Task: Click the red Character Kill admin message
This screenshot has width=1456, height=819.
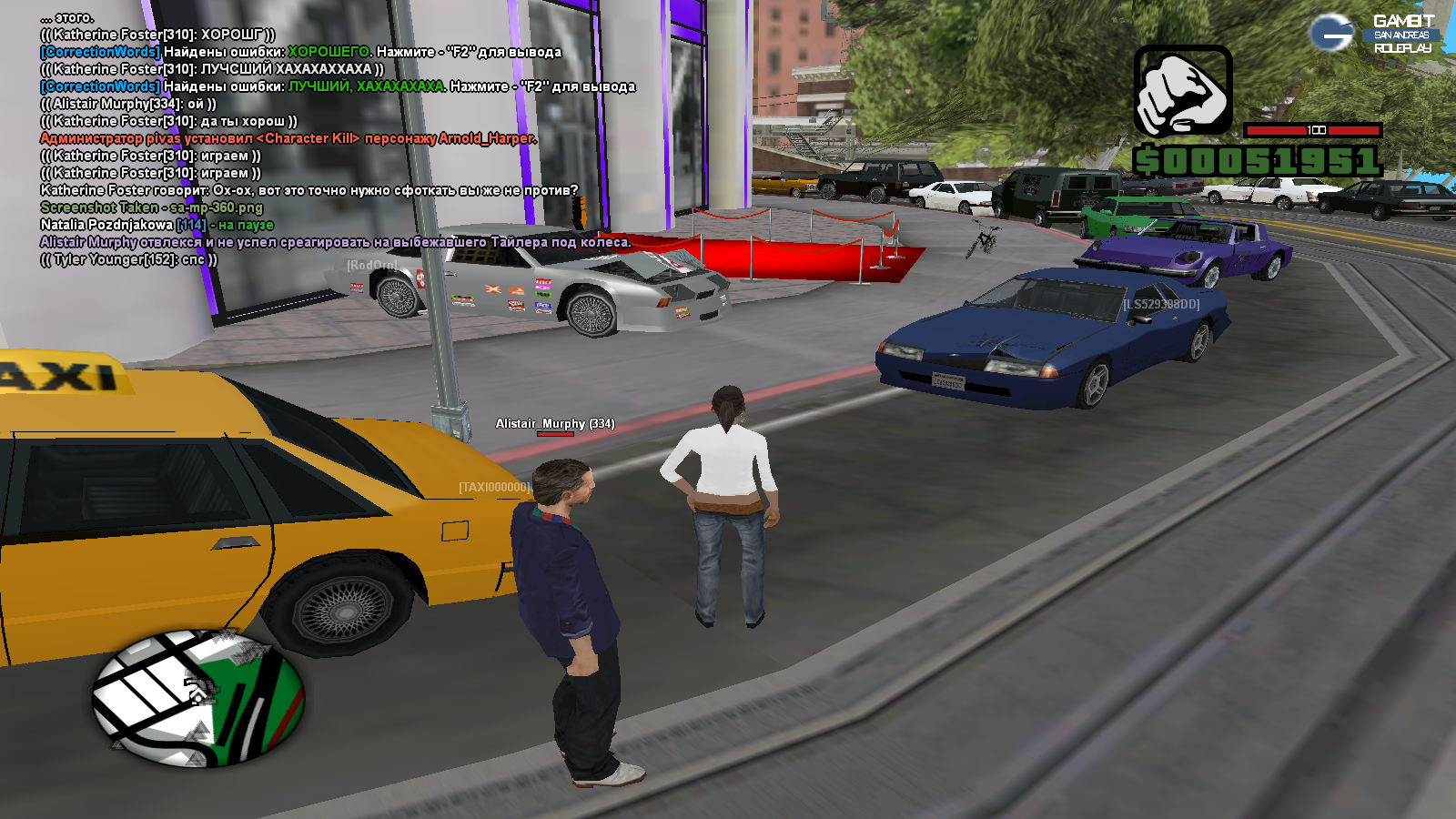Action: pos(288,138)
